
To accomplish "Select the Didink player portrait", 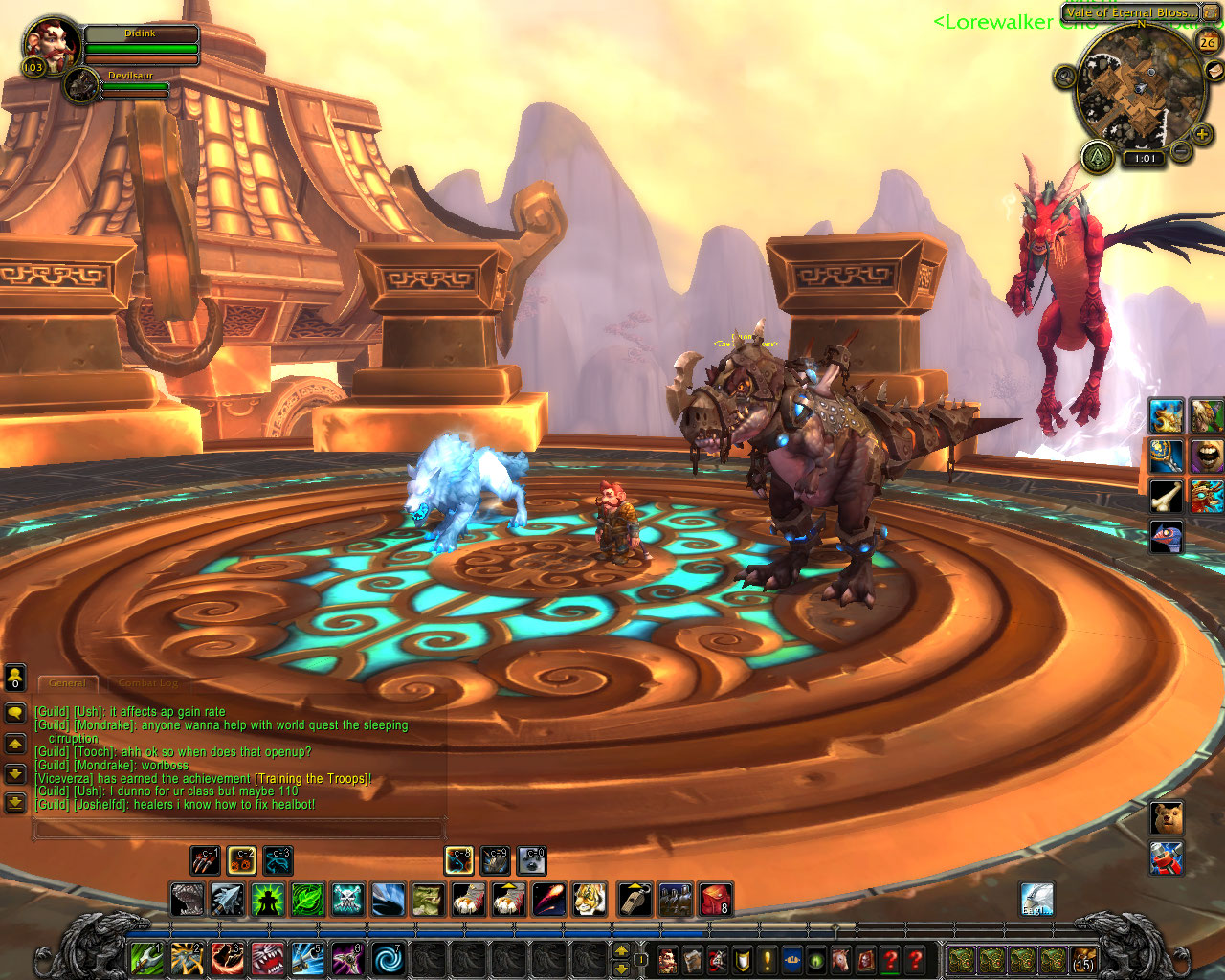I will 50,45.
